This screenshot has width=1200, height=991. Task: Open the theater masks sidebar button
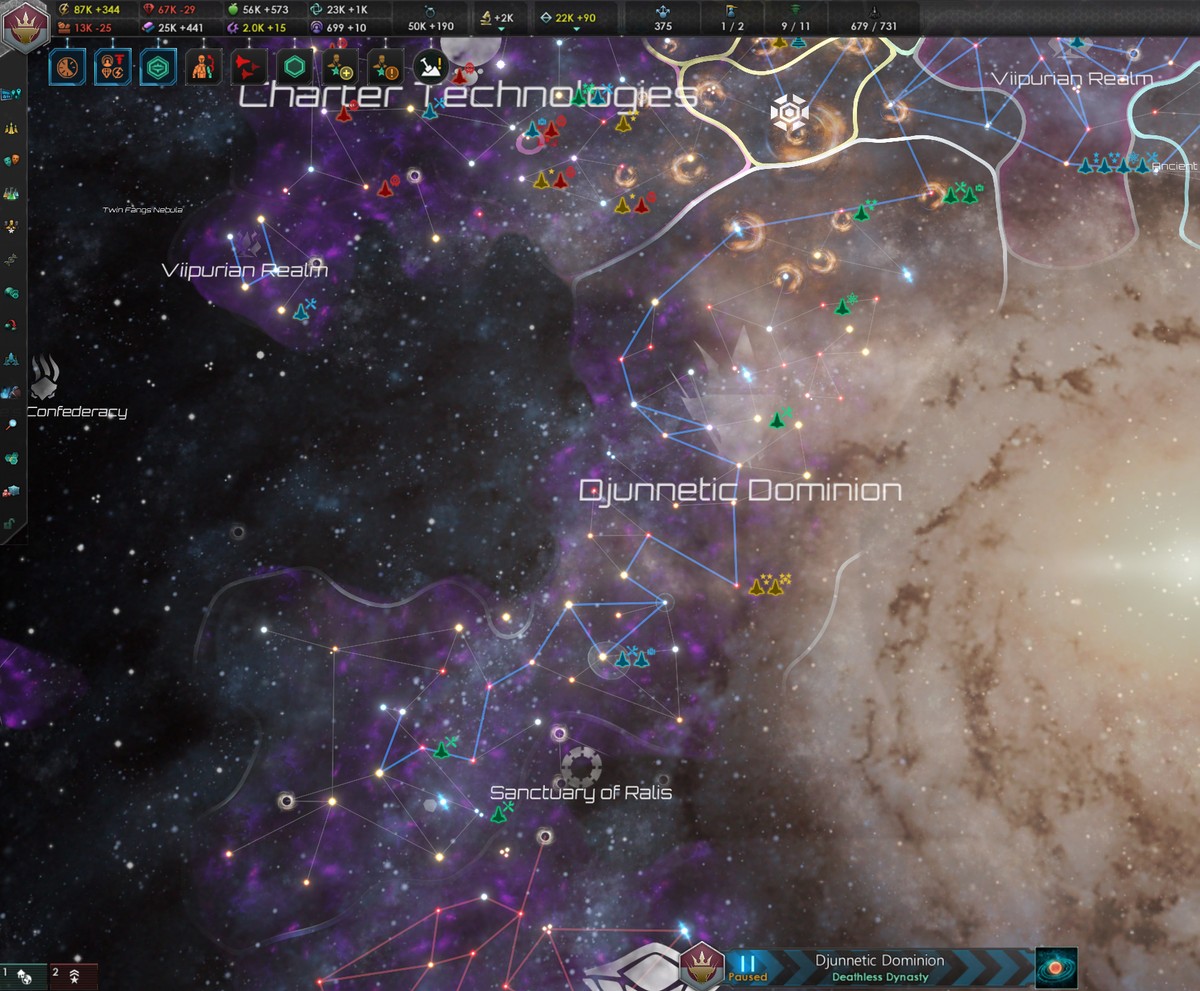12,160
